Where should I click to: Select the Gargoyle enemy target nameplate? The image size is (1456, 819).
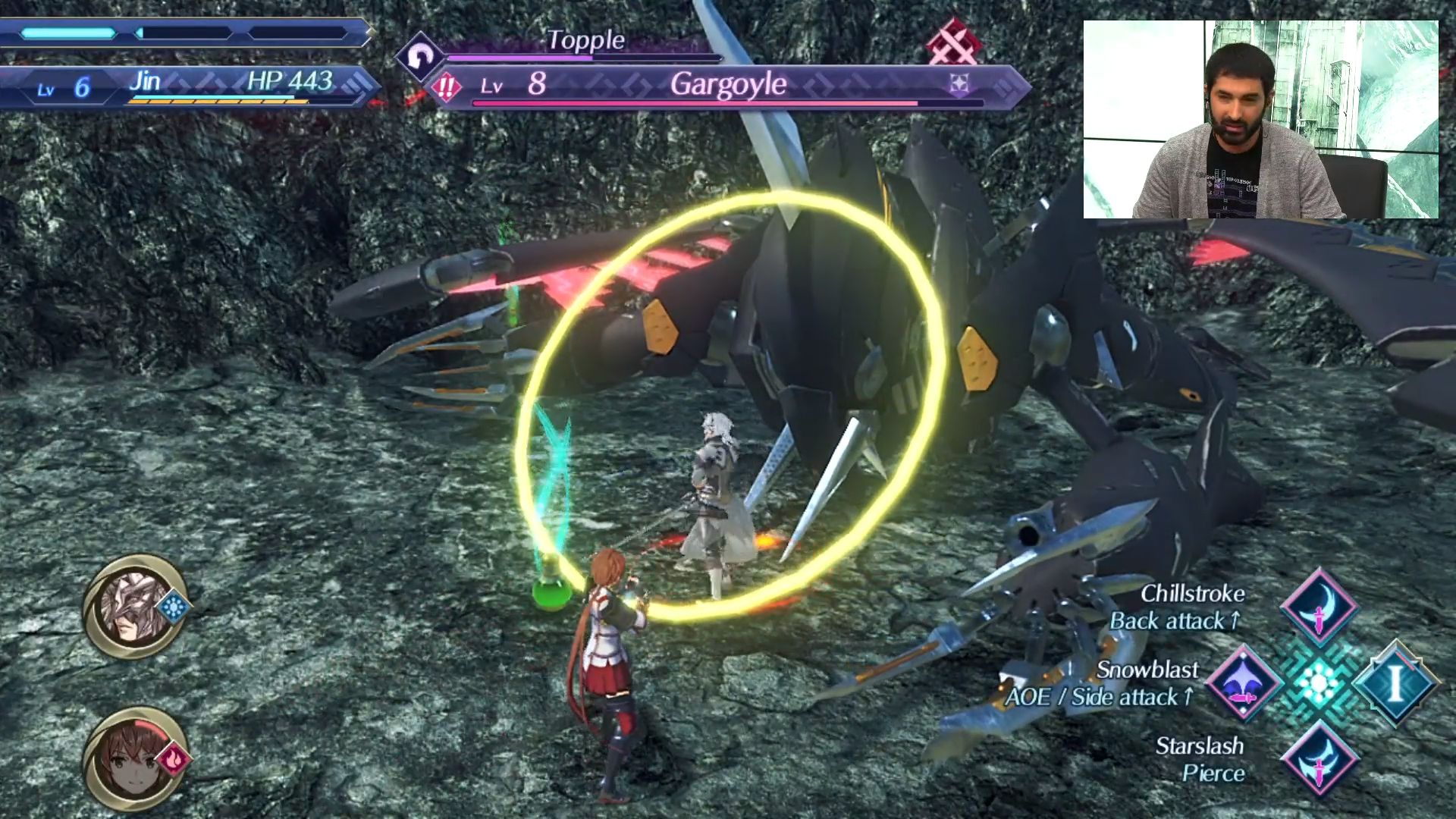tap(728, 85)
